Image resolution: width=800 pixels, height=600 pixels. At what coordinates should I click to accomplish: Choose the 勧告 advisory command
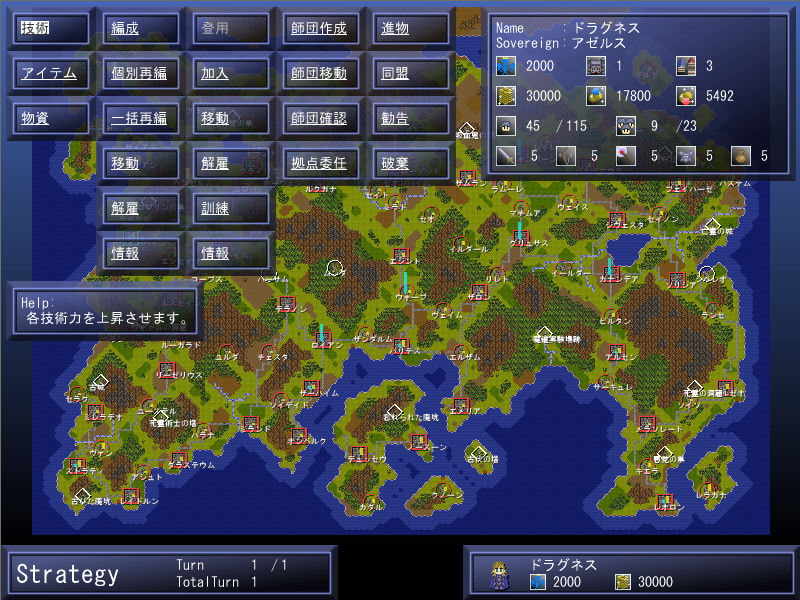pos(411,118)
